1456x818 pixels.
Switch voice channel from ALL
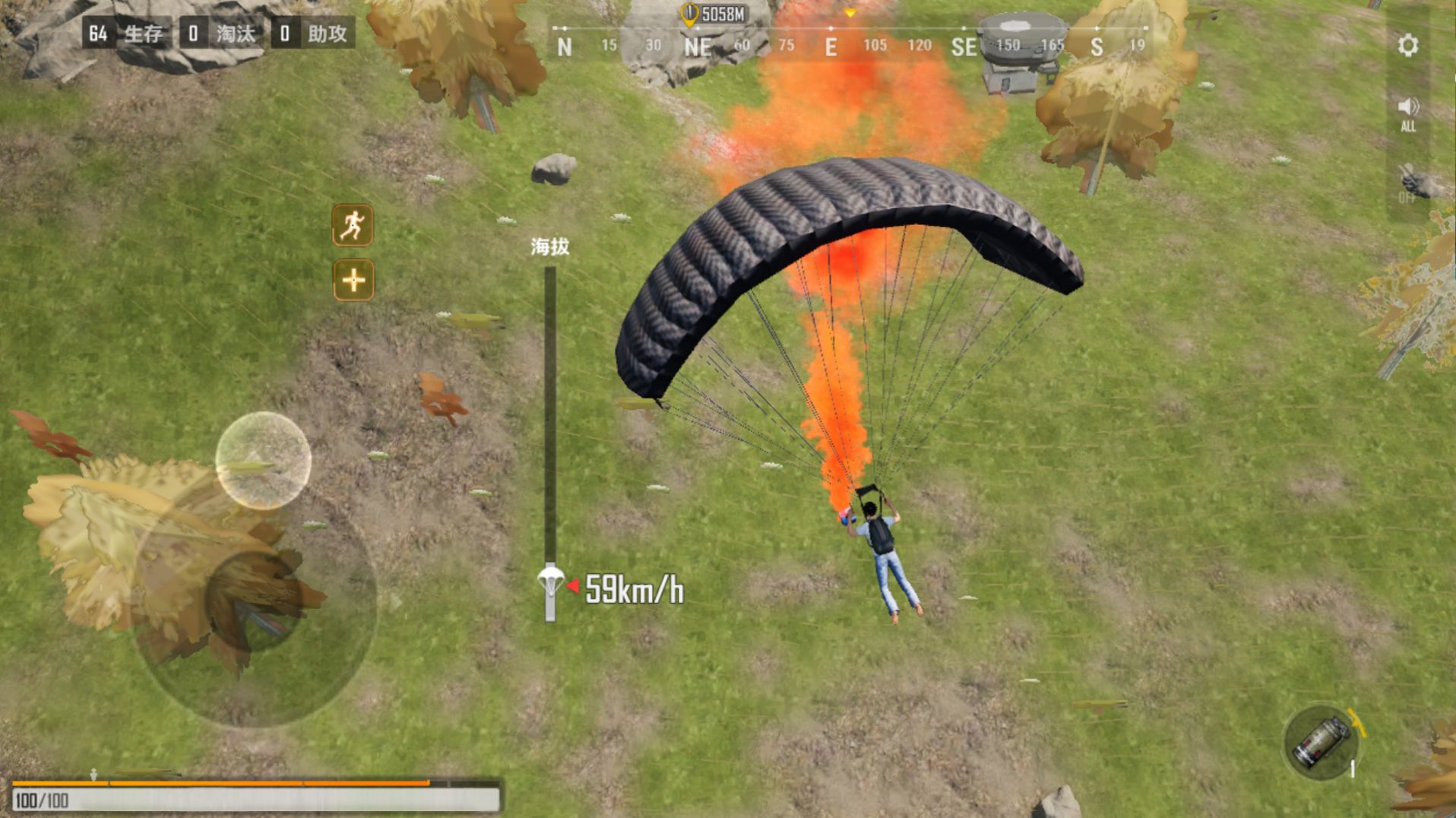click(1408, 114)
